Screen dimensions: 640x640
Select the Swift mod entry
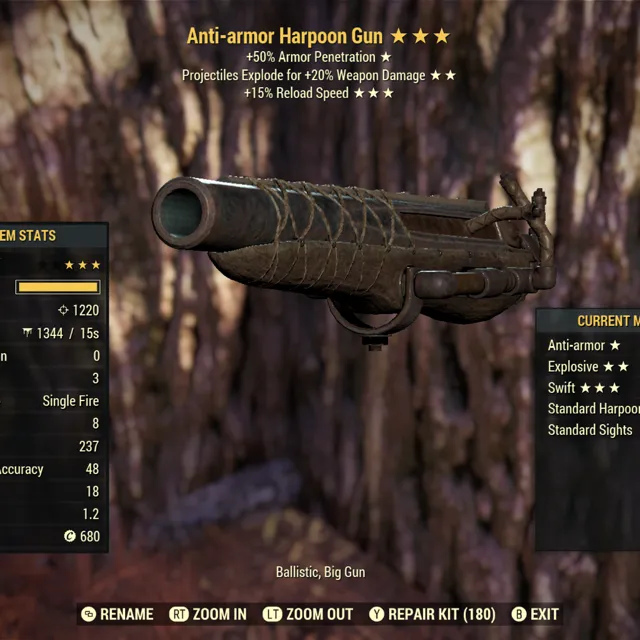click(x=584, y=388)
